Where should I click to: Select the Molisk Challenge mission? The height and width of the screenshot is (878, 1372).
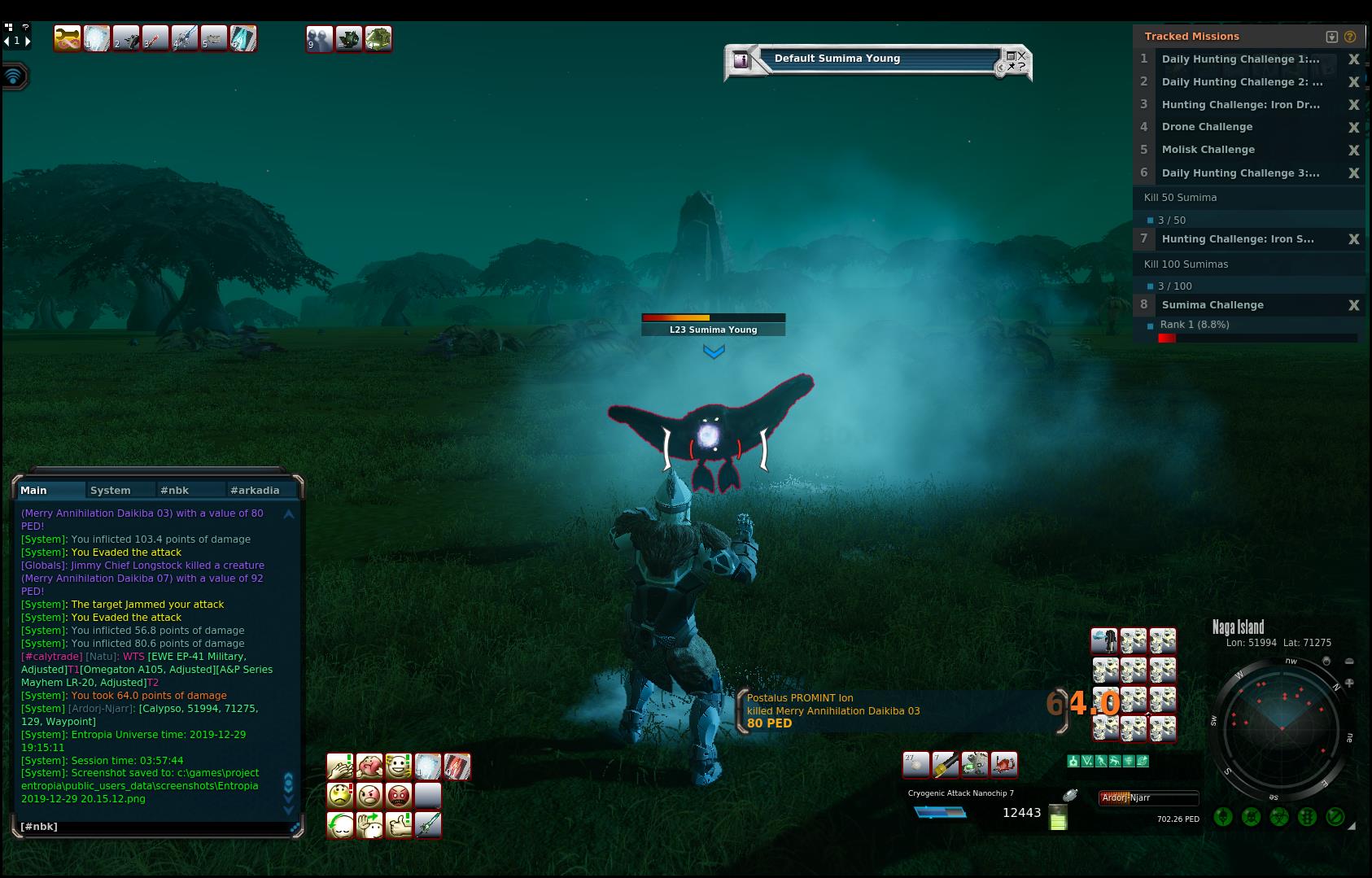click(x=1208, y=150)
